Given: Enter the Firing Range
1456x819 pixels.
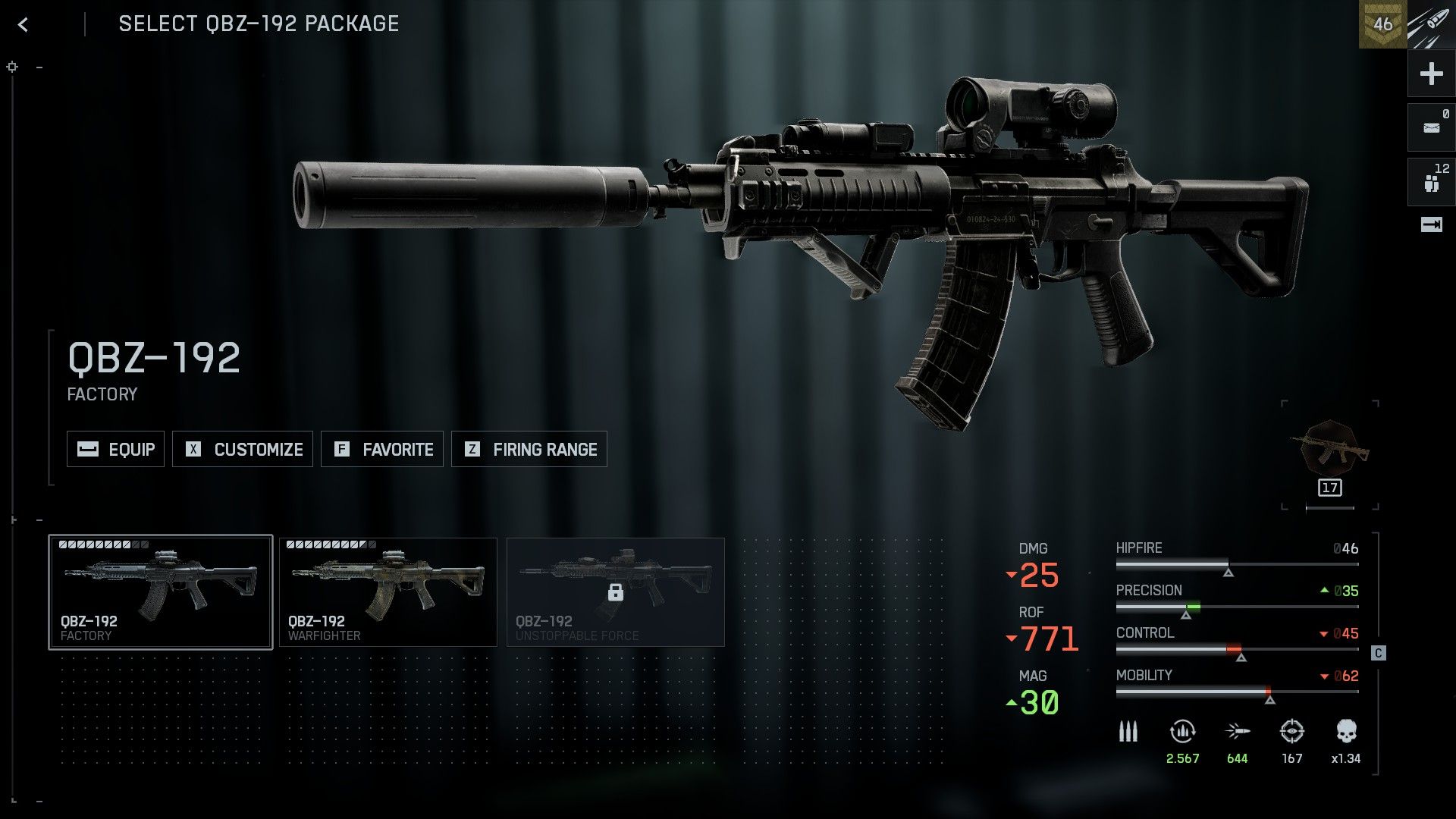Looking at the screenshot, I should point(529,449).
